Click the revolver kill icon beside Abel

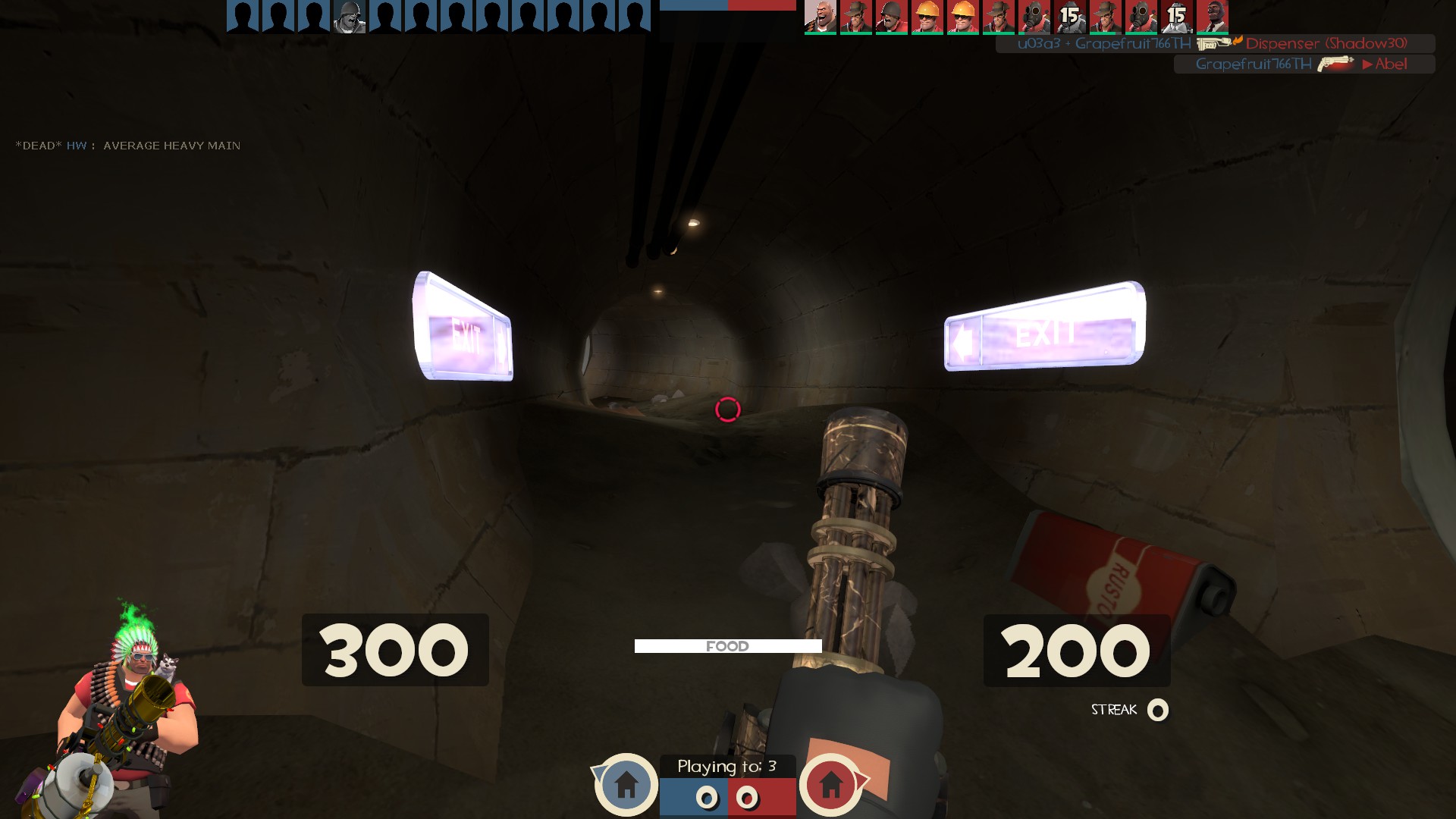pyautogui.click(x=1333, y=64)
